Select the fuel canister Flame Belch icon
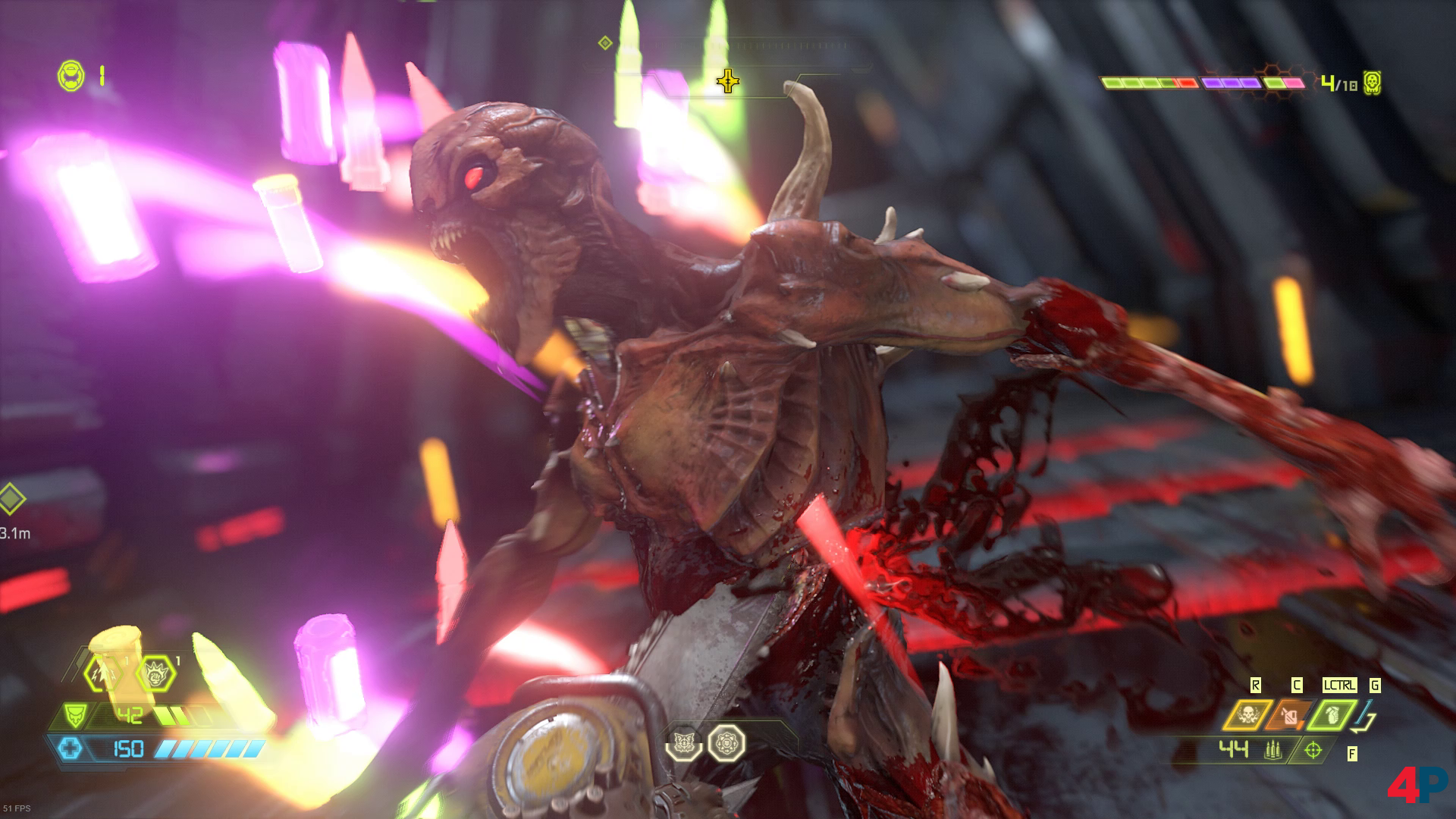Screen dimensions: 1456x819 pyautogui.click(x=1288, y=716)
